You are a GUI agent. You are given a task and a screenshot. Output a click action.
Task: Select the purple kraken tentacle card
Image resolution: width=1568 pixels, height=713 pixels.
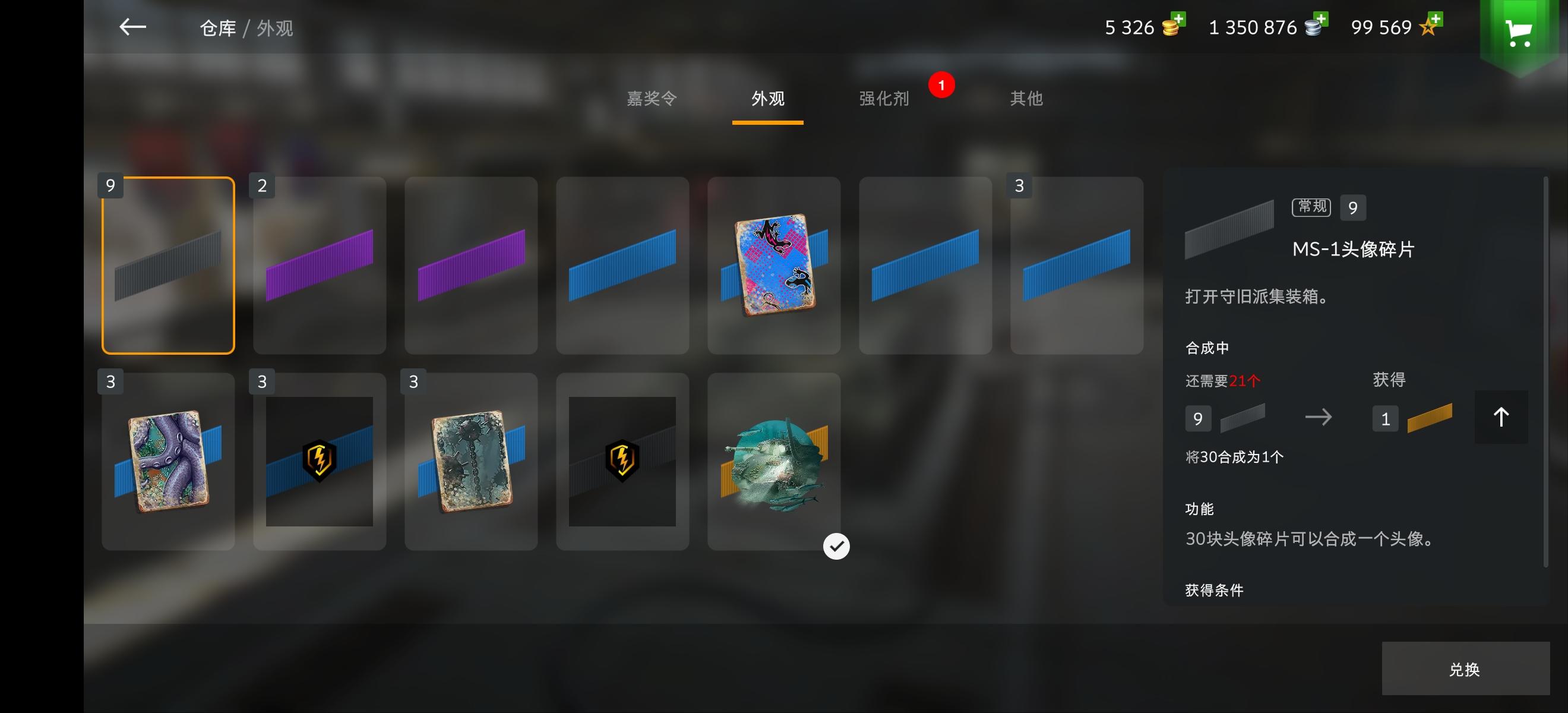pyautogui.click(x=168, y=462)
